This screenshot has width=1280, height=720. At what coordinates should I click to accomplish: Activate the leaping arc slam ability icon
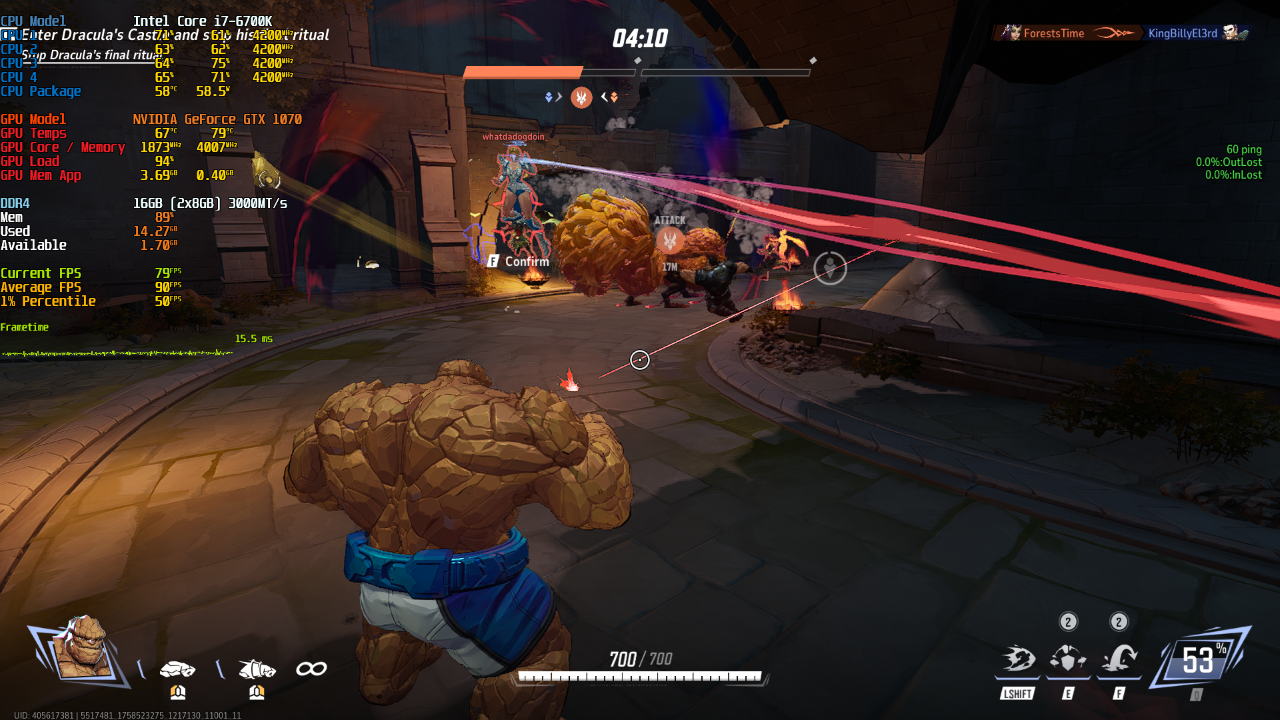click(1119, 659)
